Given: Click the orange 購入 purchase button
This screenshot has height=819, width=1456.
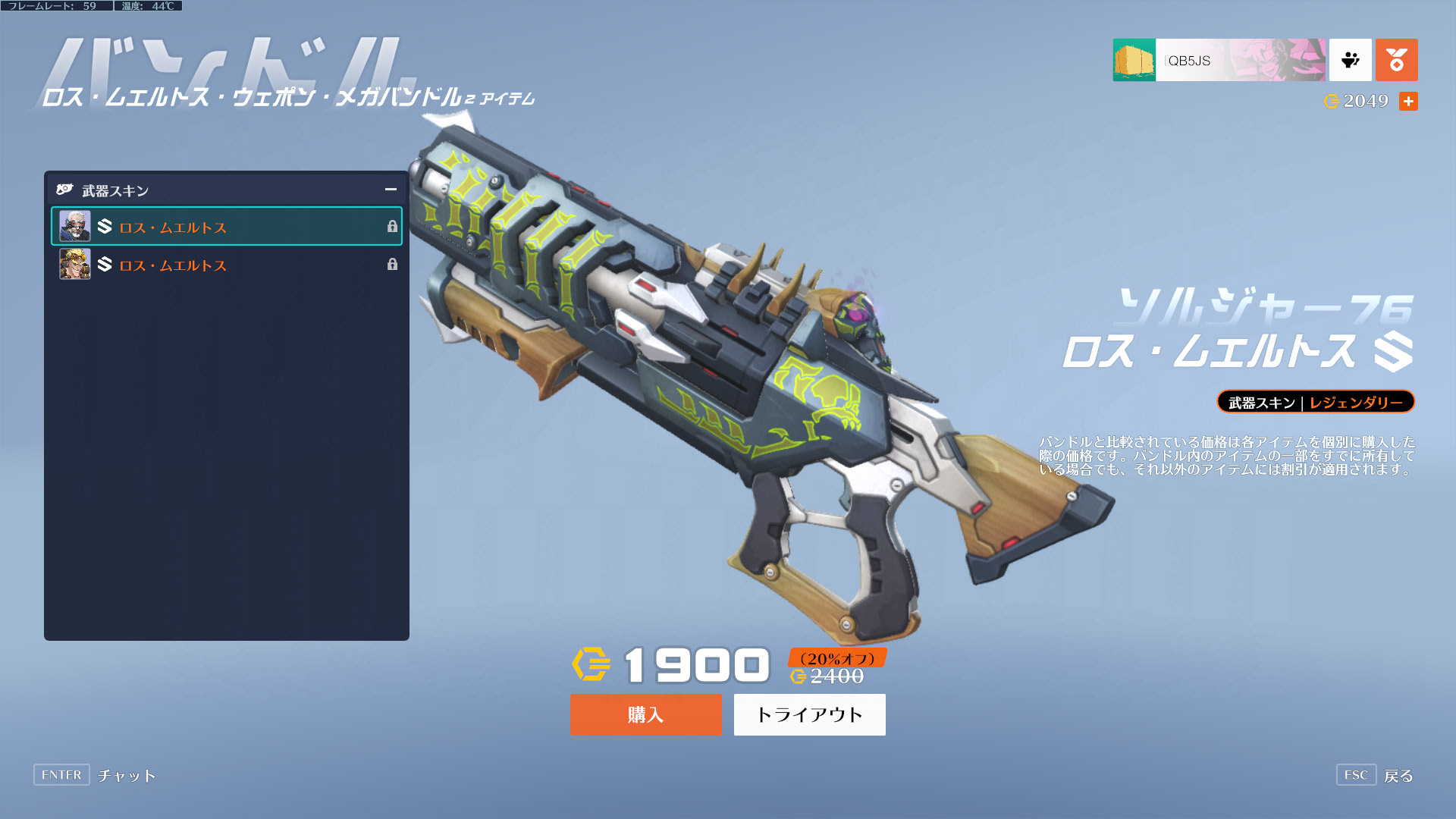Looking at the screenshot, I should (x=645, y=714).
